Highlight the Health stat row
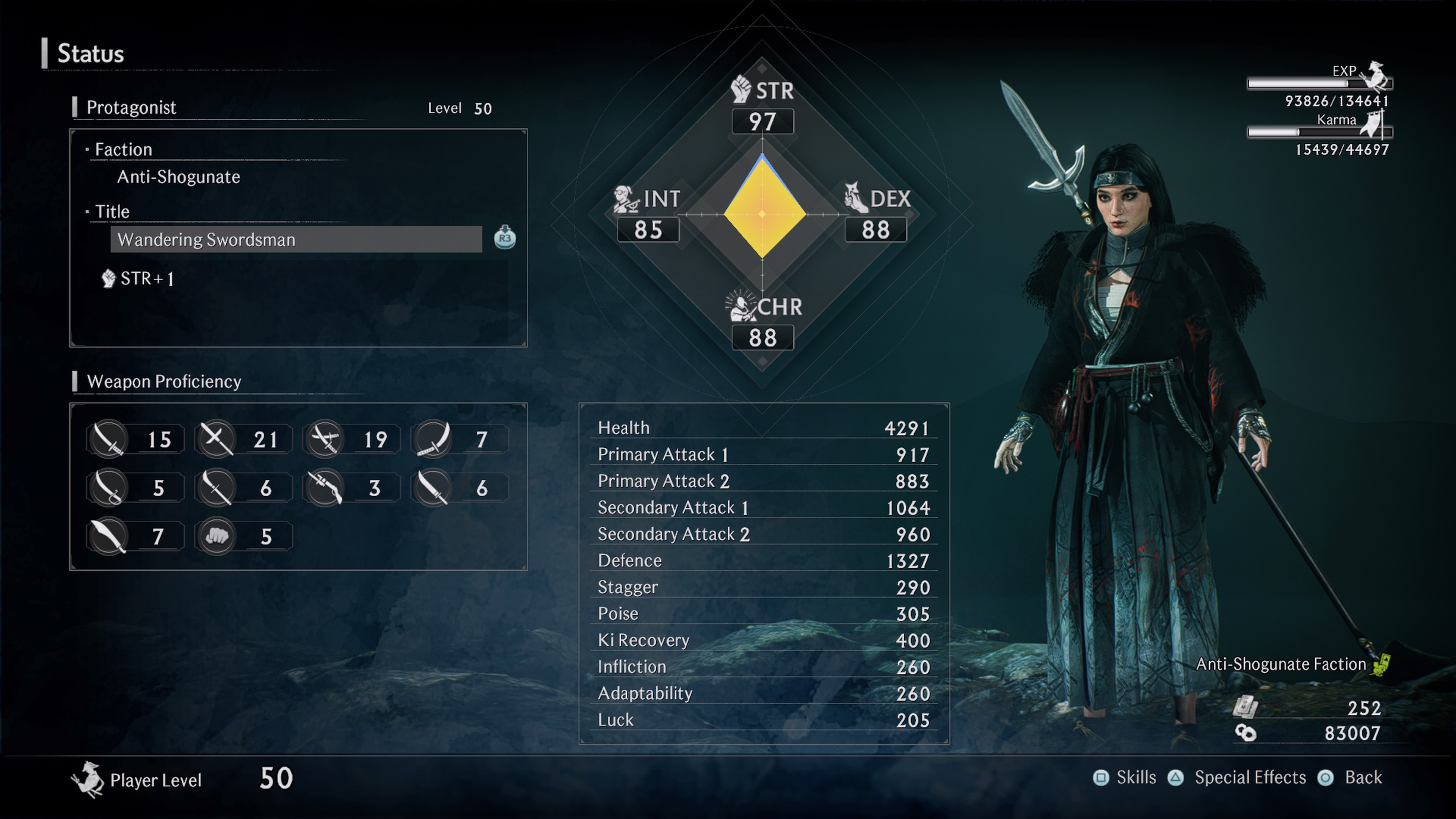Viewport: 1456px width, 819px height. (764, 428)
